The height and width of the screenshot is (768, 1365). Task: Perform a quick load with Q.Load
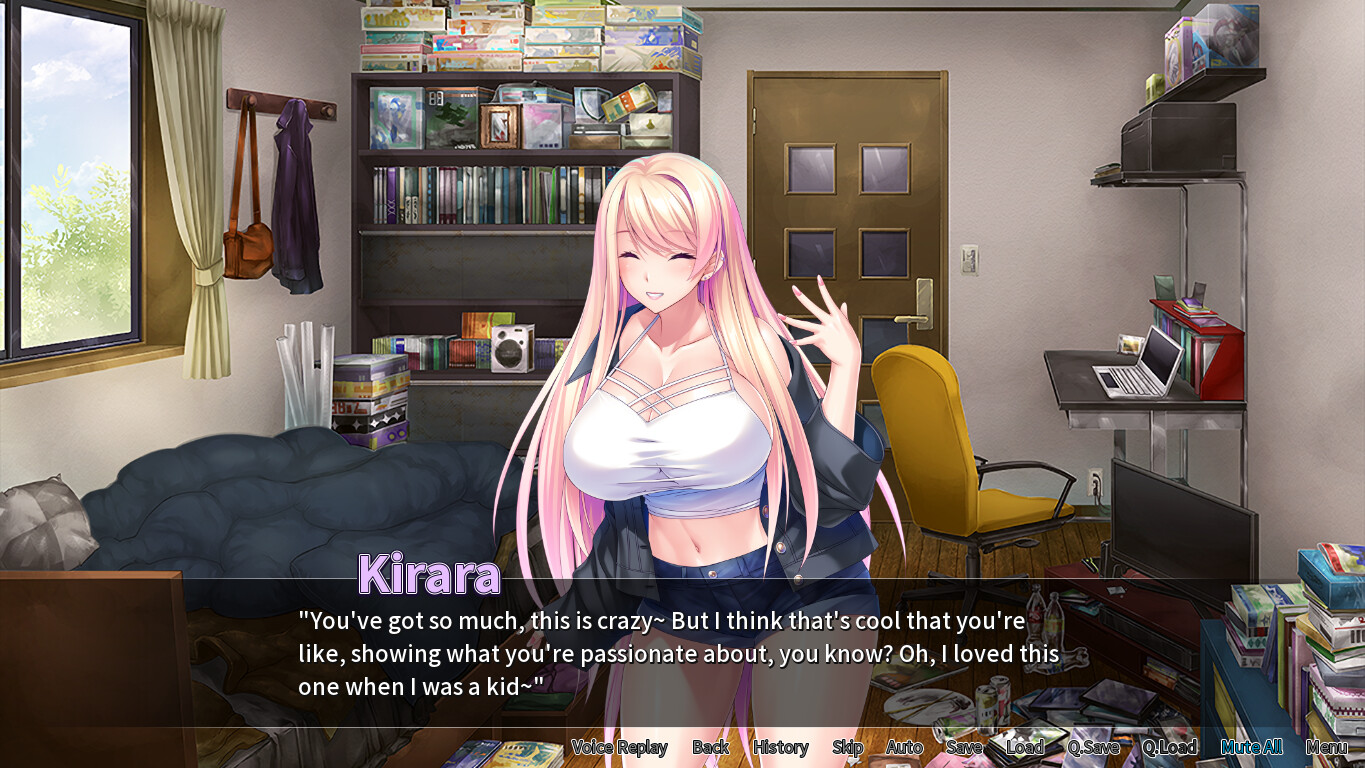1171,747
